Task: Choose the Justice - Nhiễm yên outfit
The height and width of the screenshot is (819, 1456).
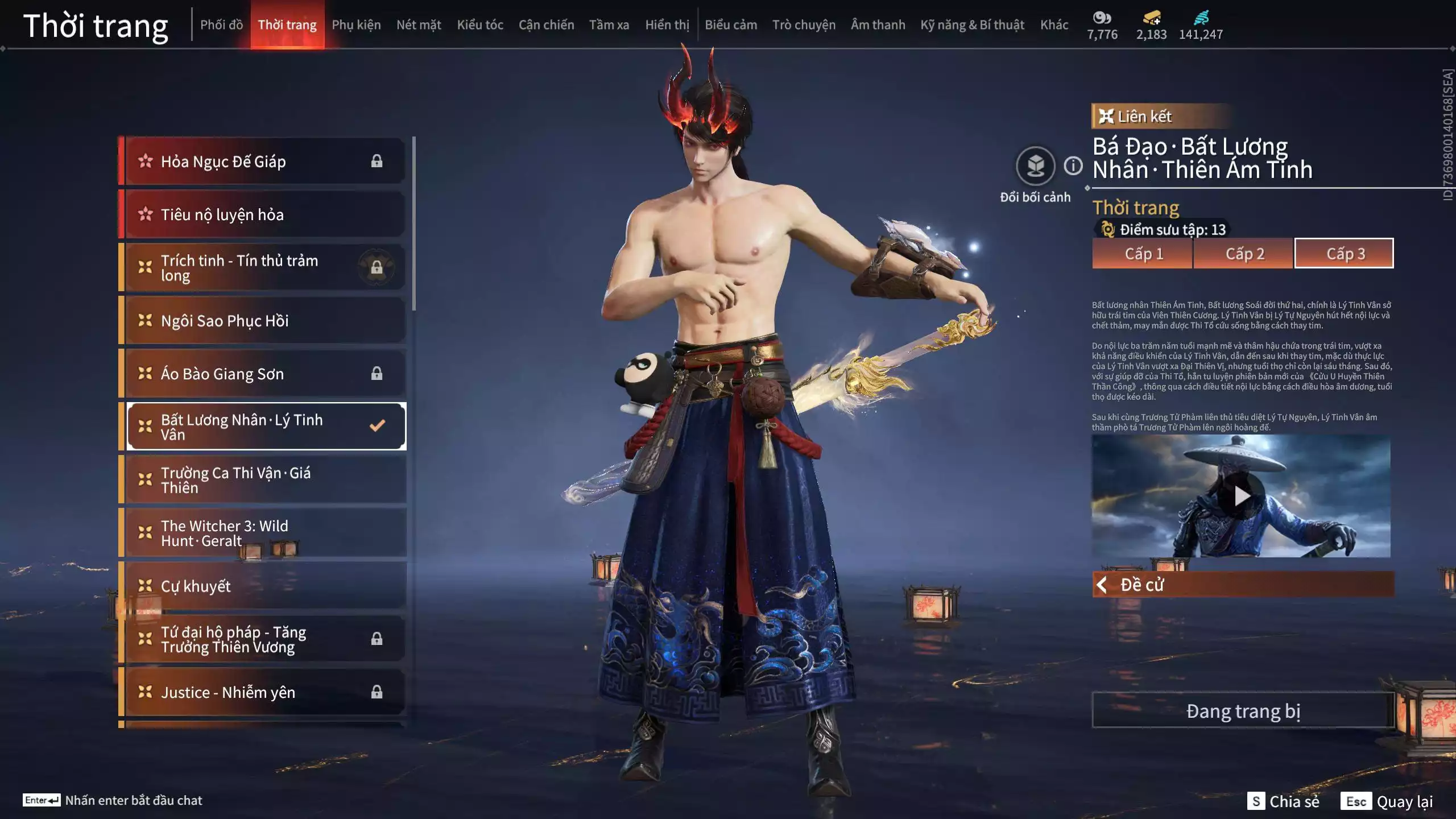Action: click(265, 692)
